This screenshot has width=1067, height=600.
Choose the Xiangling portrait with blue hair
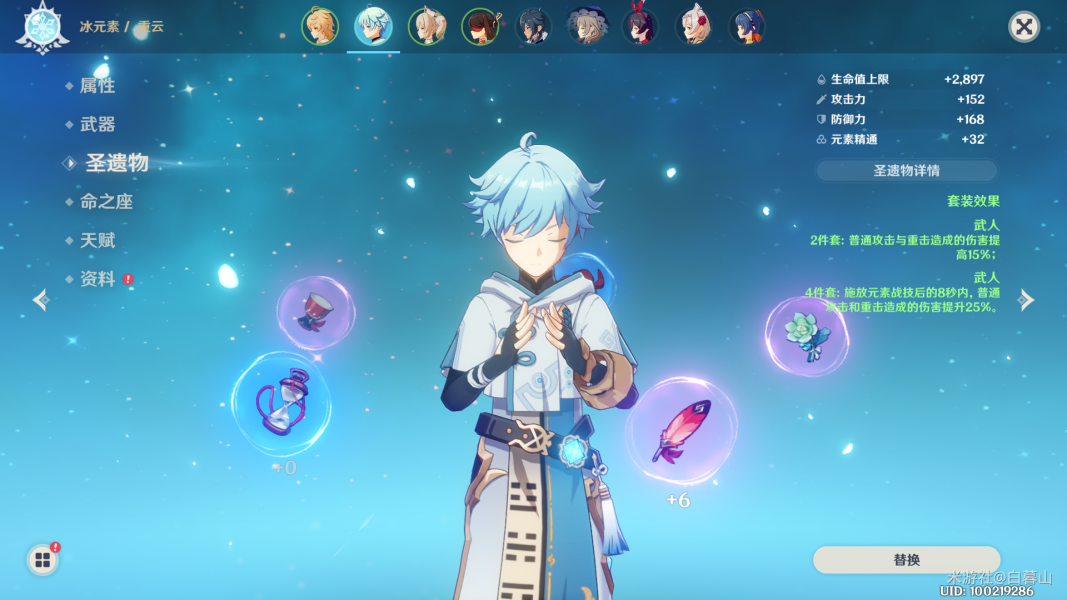click(x=747, y=27)
